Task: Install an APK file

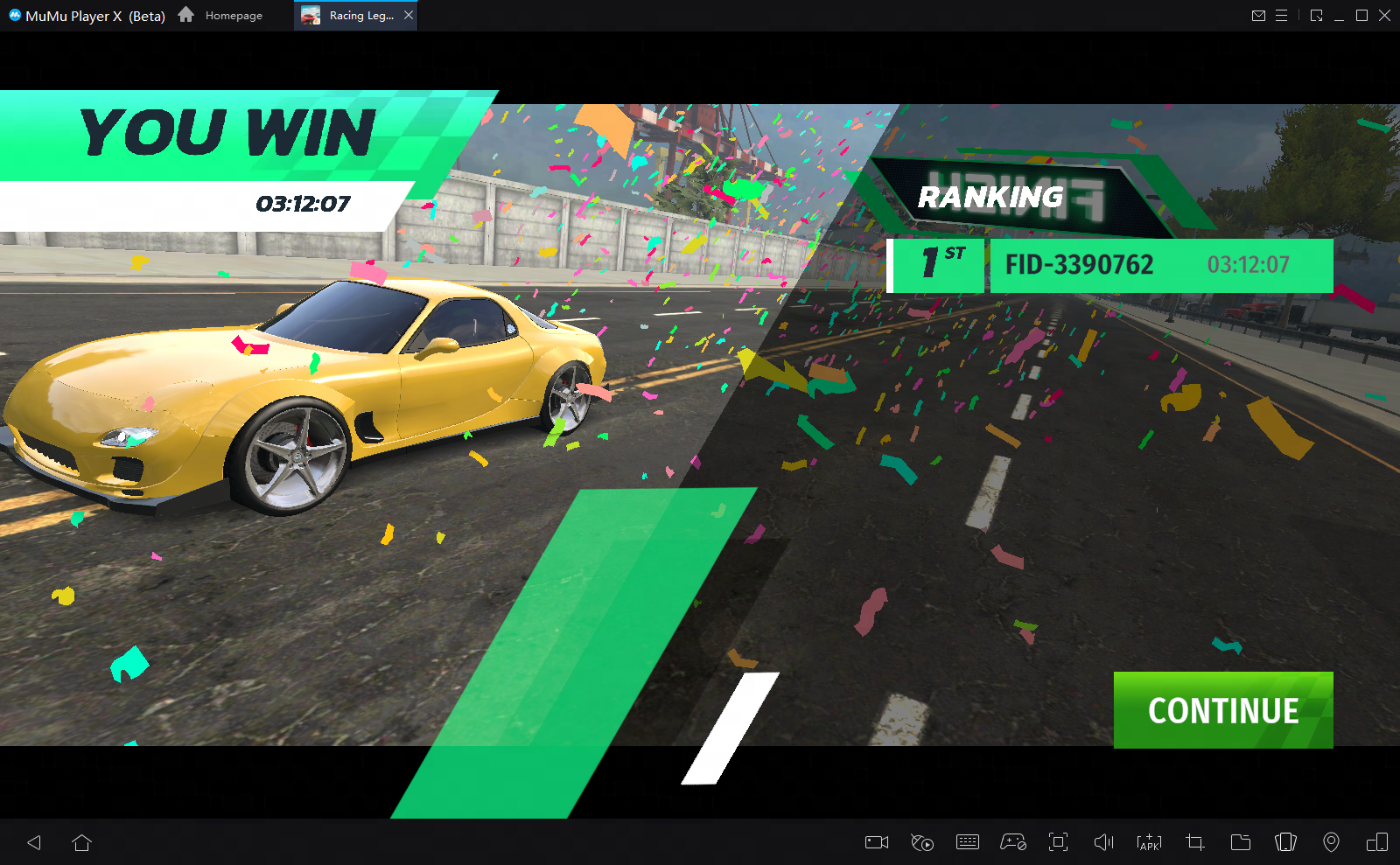Action: tap(1147, 842)
